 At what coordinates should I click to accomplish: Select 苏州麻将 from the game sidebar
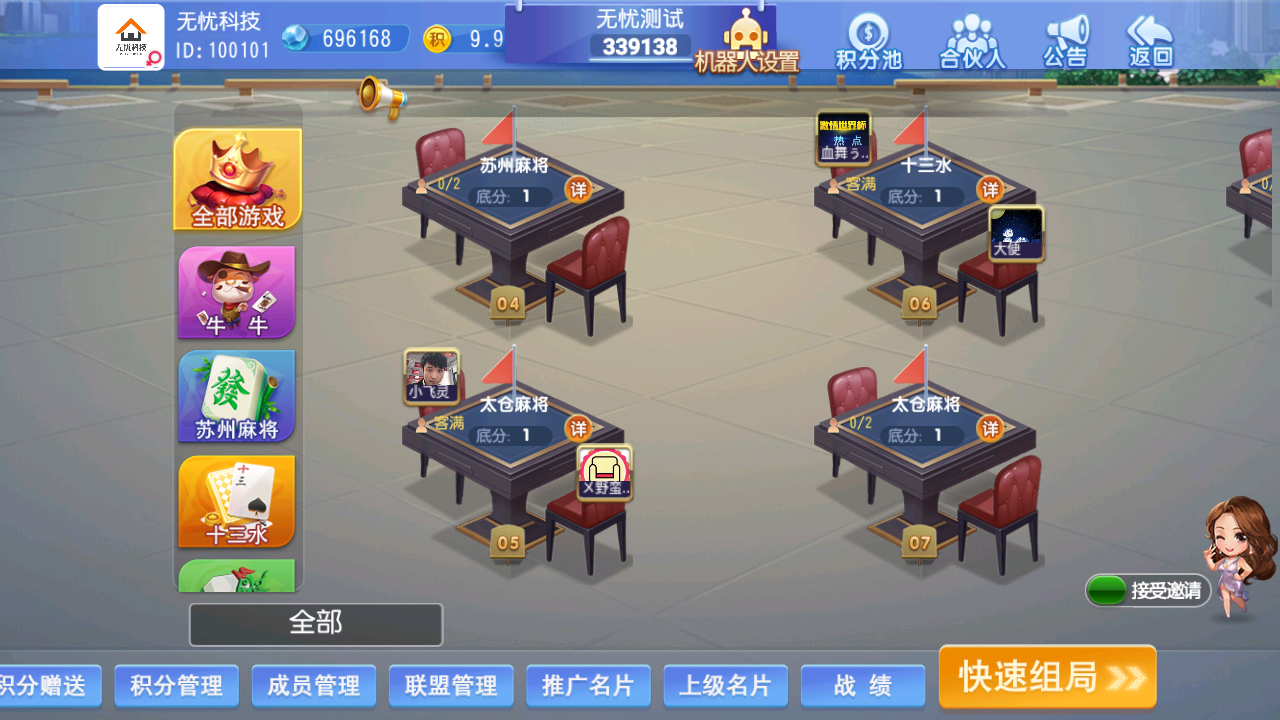point(236,397)
